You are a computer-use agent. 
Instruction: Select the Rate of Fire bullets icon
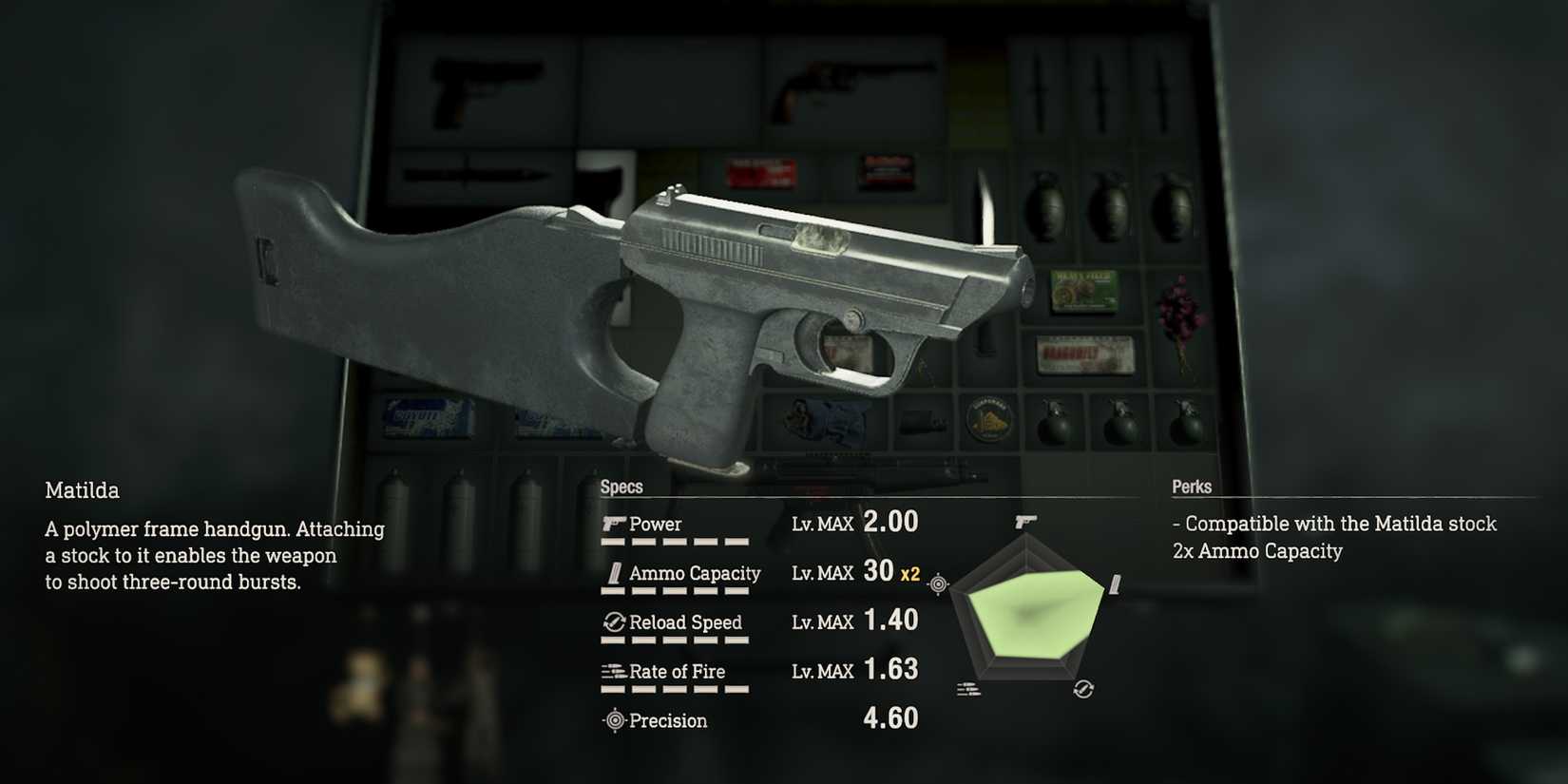click(x=612, y=672)
